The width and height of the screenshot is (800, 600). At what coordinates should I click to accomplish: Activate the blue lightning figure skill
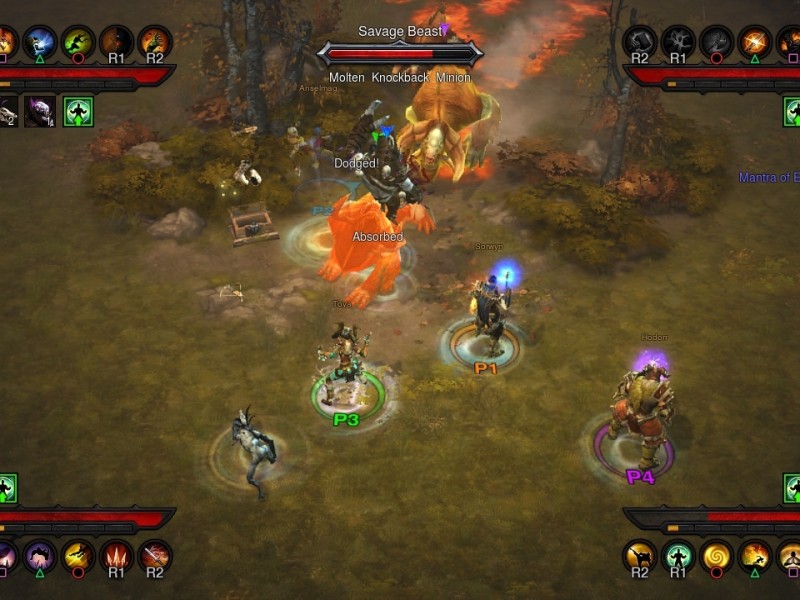[40, 42]
